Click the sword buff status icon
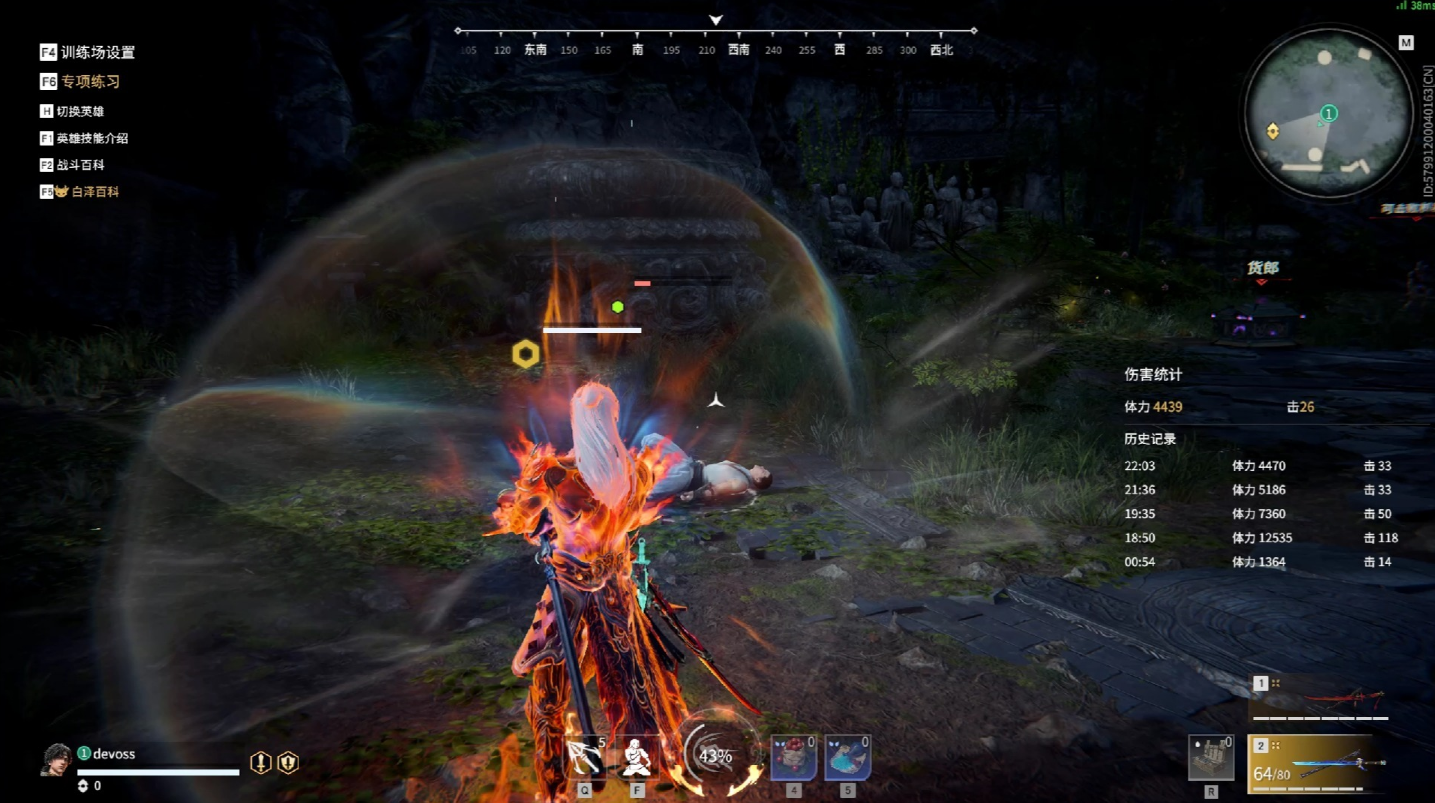Image resolution: width=1435 pixels, height=803 pixels. [x=261, y=763]
